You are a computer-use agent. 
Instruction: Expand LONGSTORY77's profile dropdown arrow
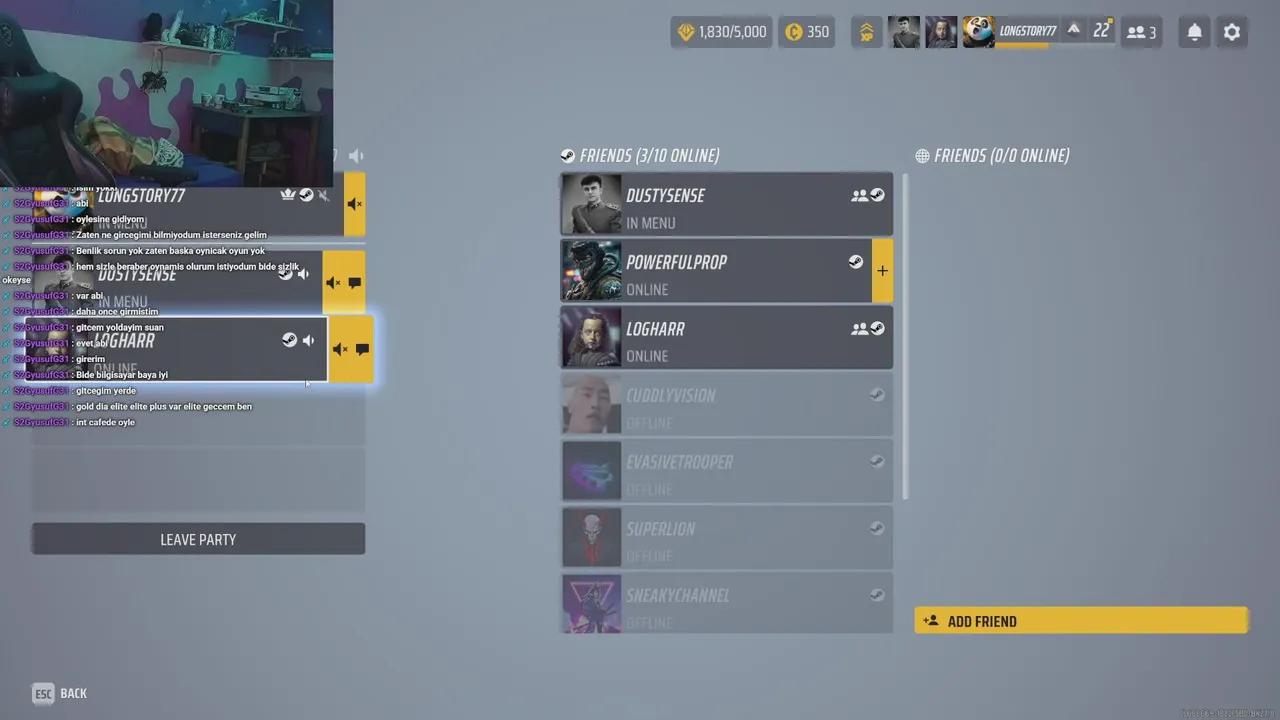coord(1073,31)
